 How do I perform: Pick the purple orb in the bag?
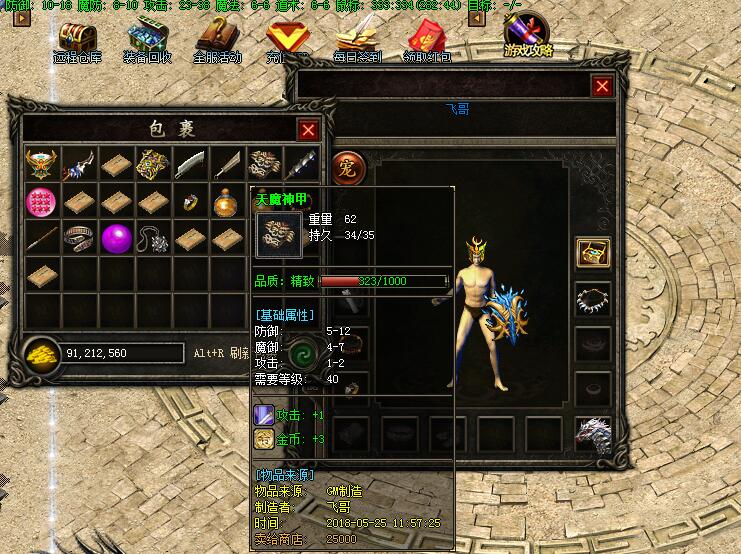[x=117, y=238]
